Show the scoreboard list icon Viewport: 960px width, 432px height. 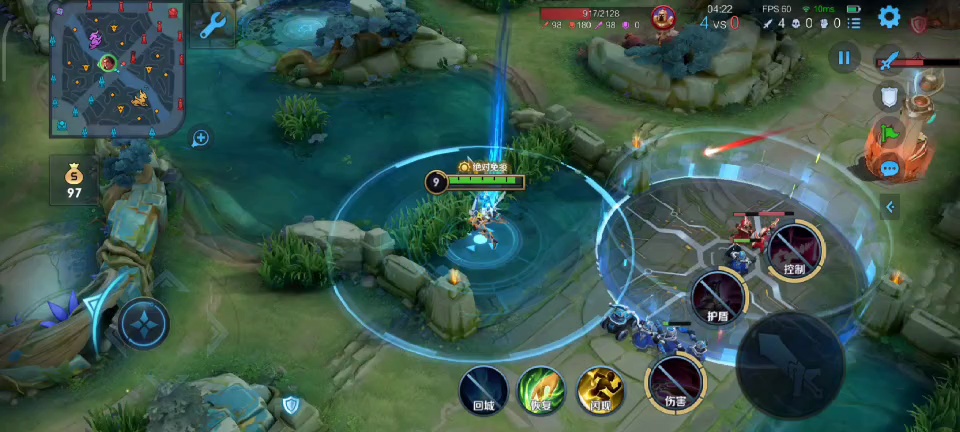854,22
